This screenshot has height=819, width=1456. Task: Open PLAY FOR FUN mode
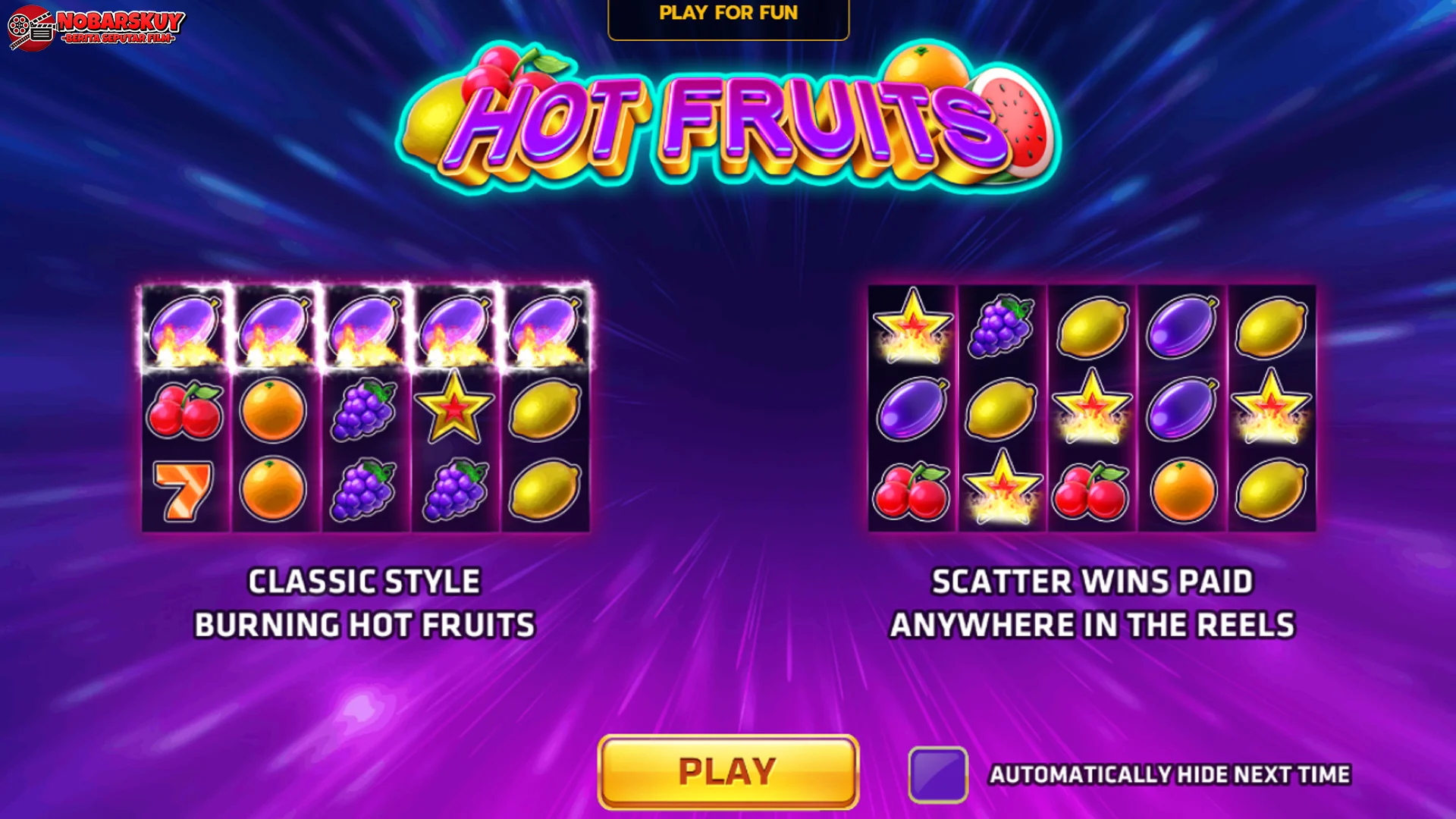(x=728, y=12)
